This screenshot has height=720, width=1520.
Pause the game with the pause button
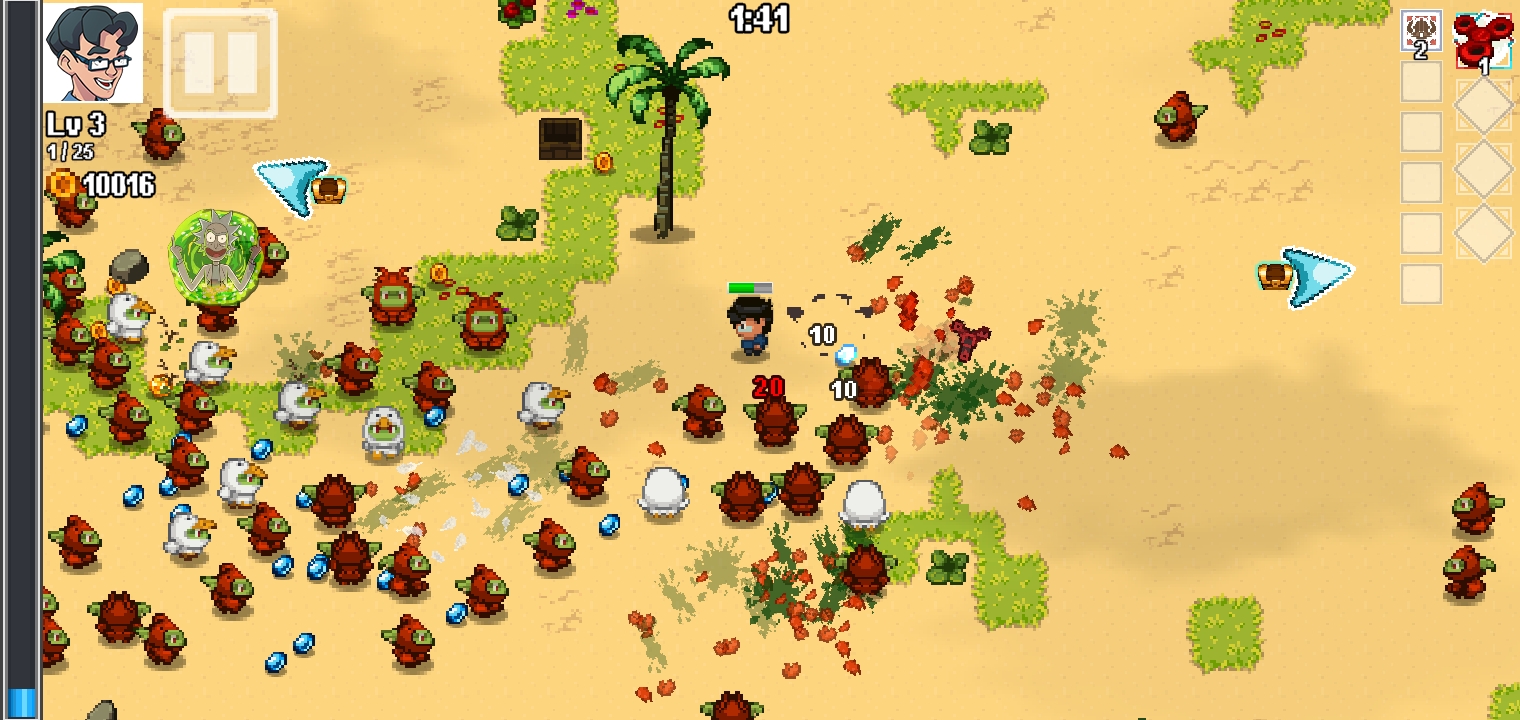[x=220, y=63]
